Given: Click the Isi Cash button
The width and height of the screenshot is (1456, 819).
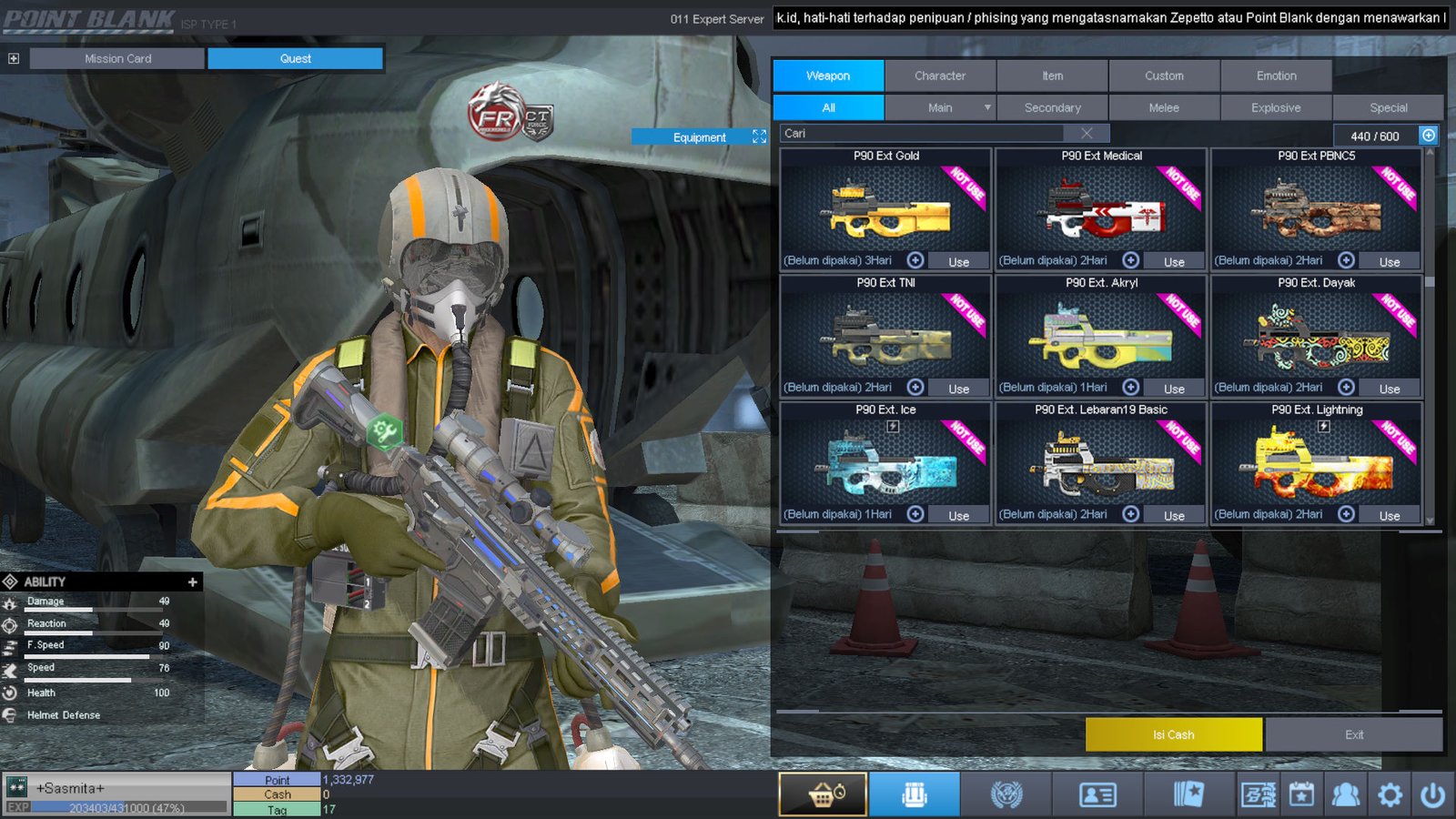Looking at the screenshot, I should click(1173, 734).
